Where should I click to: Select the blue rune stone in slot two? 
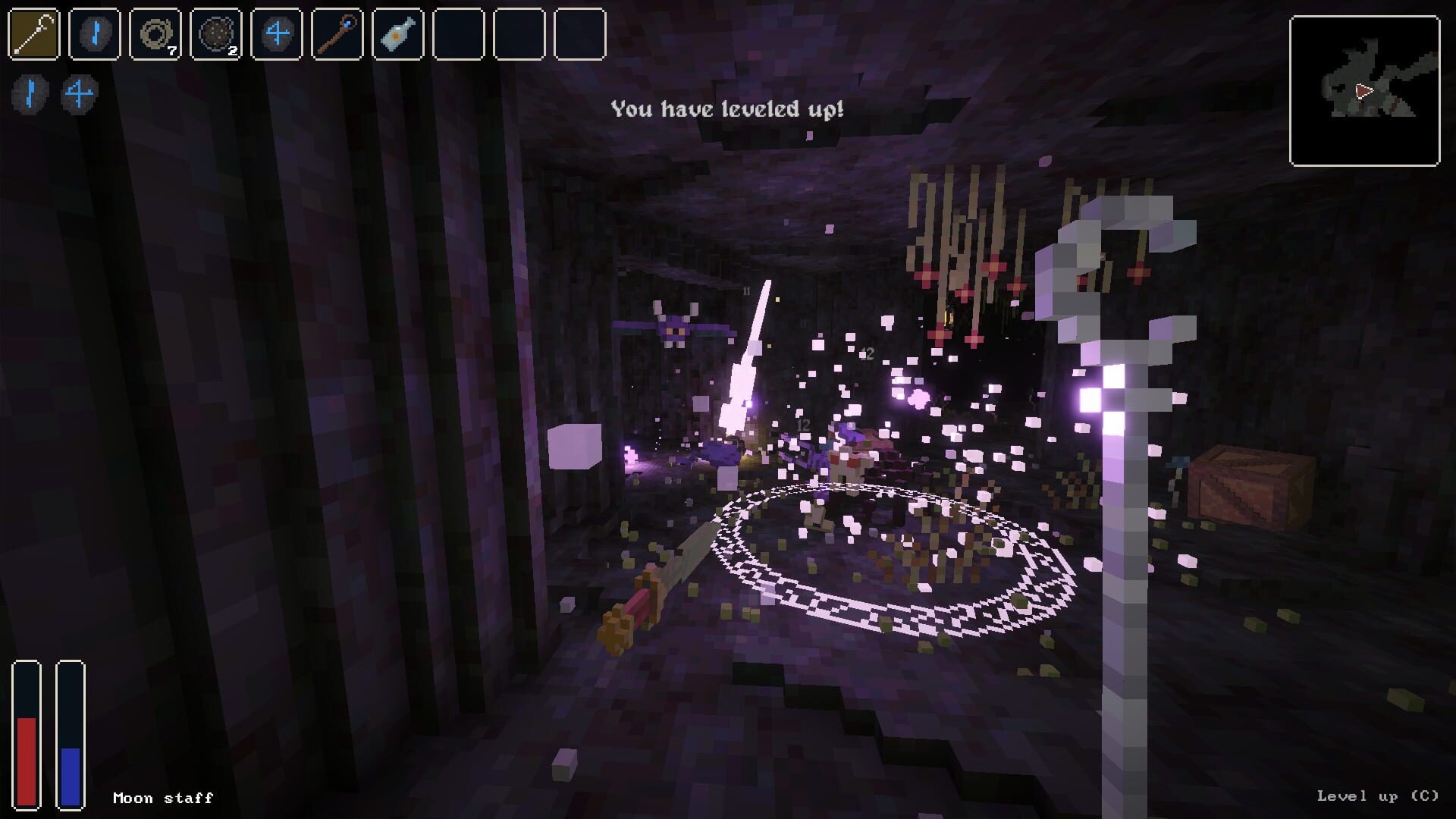(x=93, y=32)
